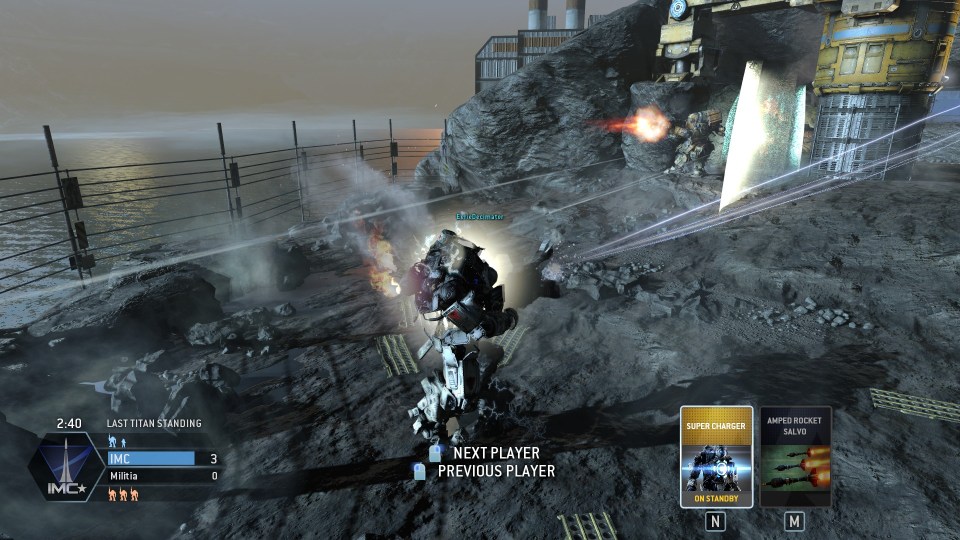
Task: Select the Super Charger burn card
Action: 716,457
